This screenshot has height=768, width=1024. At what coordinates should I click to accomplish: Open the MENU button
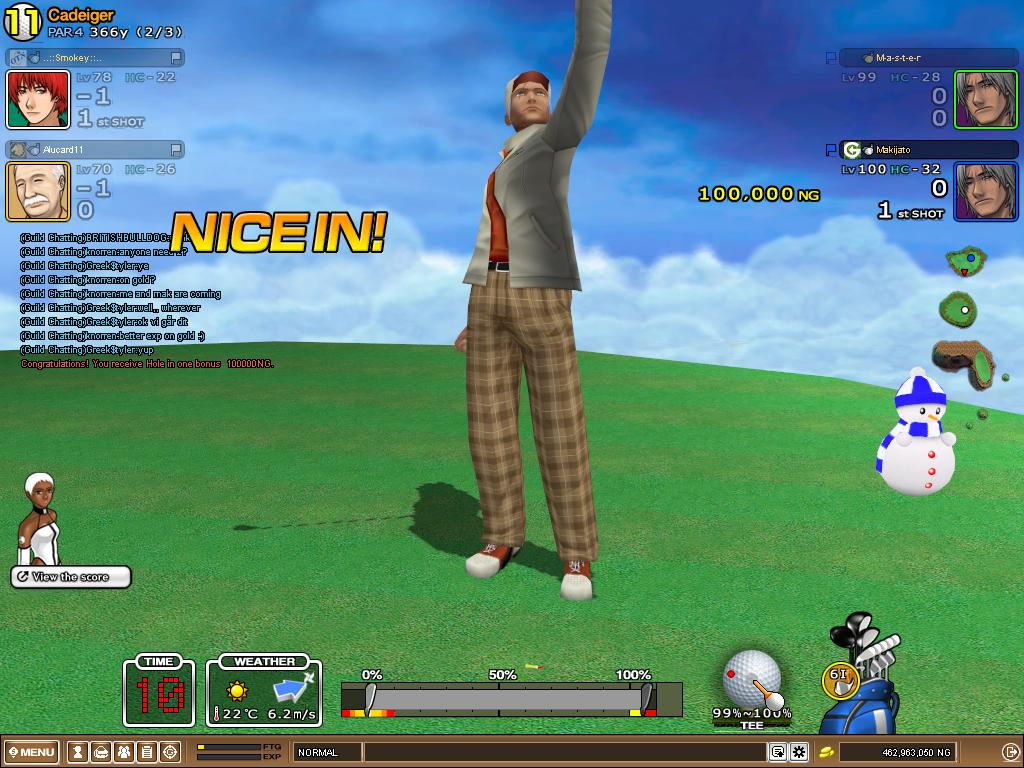31,752
